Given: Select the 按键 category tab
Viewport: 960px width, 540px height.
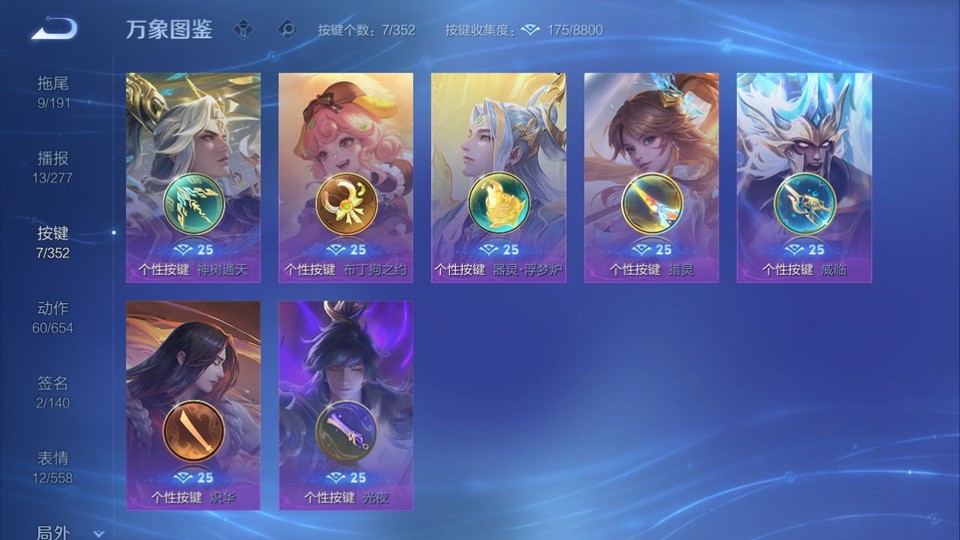Looking at the screenshot, I should tap(53, 241).
